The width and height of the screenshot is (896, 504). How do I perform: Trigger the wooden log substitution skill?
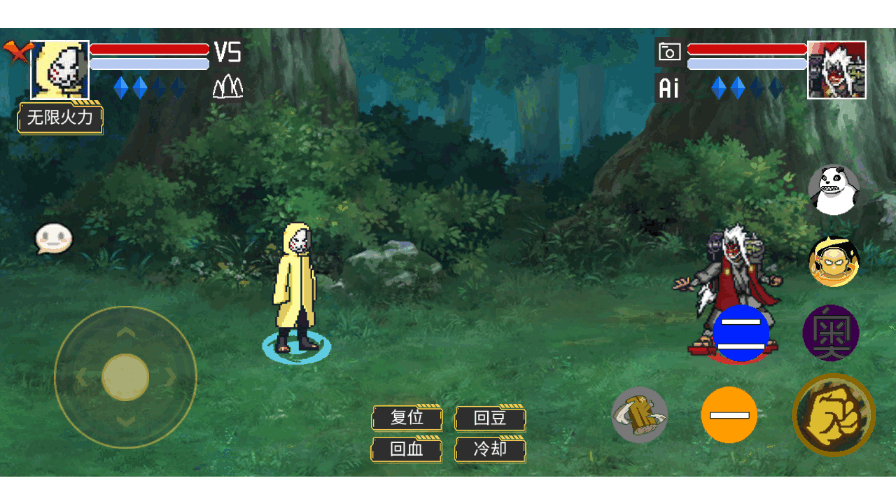click(x=639, y=414)
